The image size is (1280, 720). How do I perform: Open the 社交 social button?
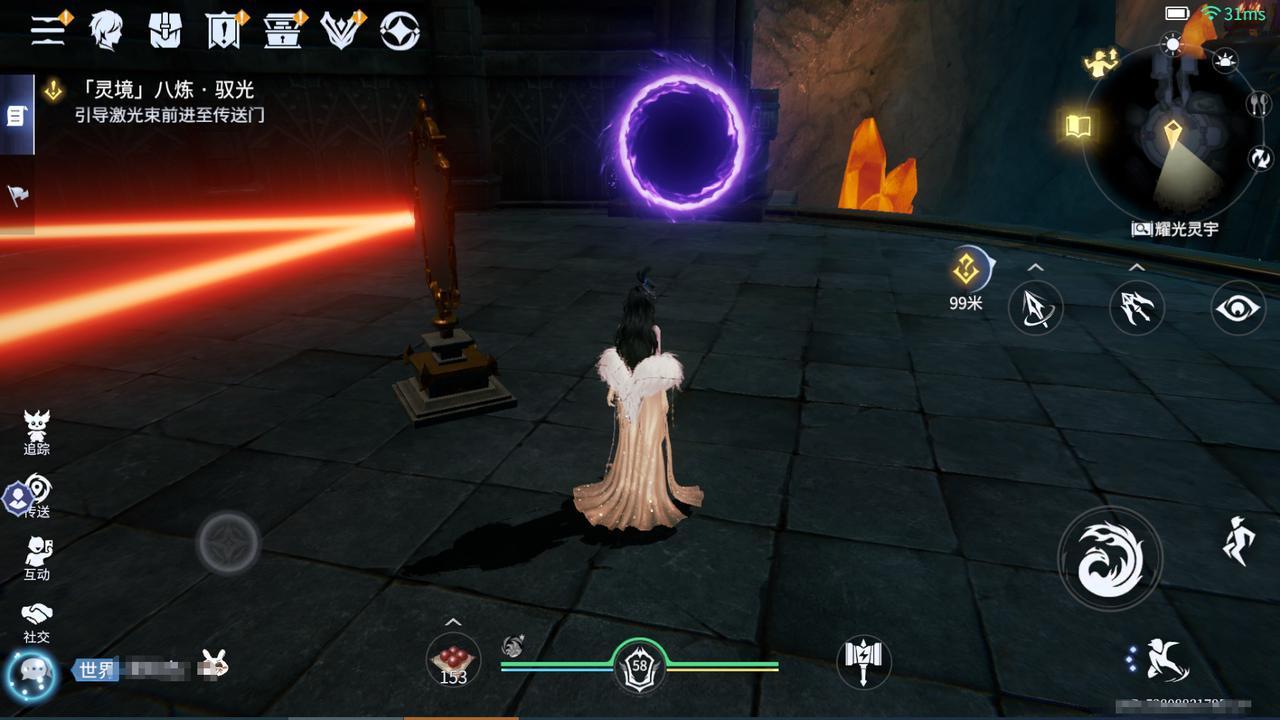[x=37, y=621]
